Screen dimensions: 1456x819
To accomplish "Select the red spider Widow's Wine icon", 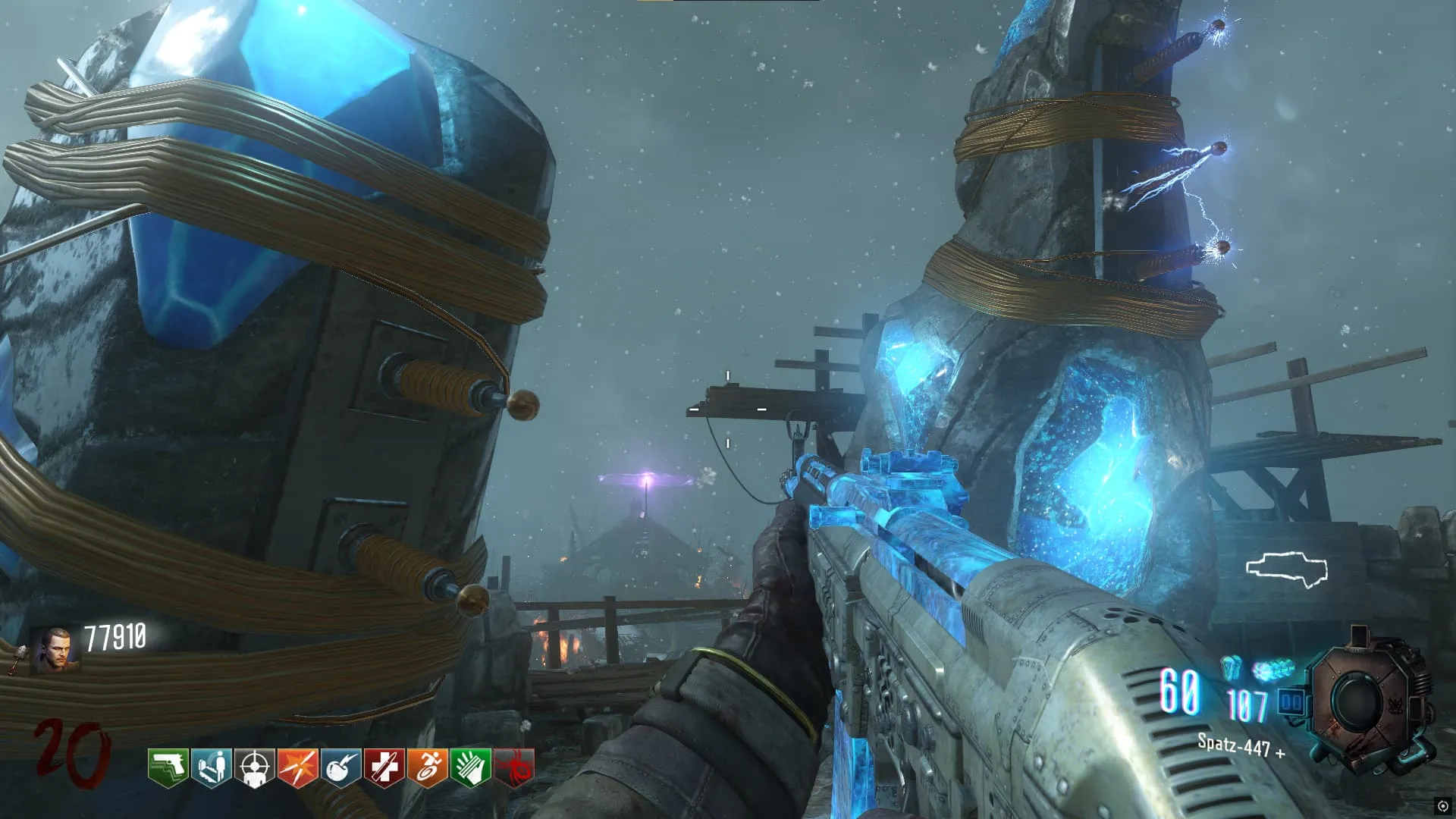I will [x=513, y=768].
